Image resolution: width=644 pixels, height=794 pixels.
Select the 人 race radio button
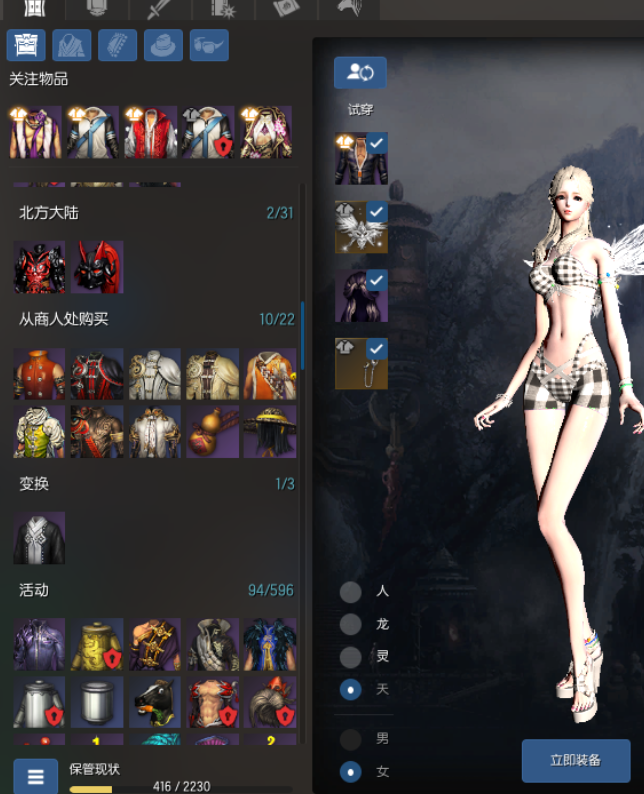(351, 591)
